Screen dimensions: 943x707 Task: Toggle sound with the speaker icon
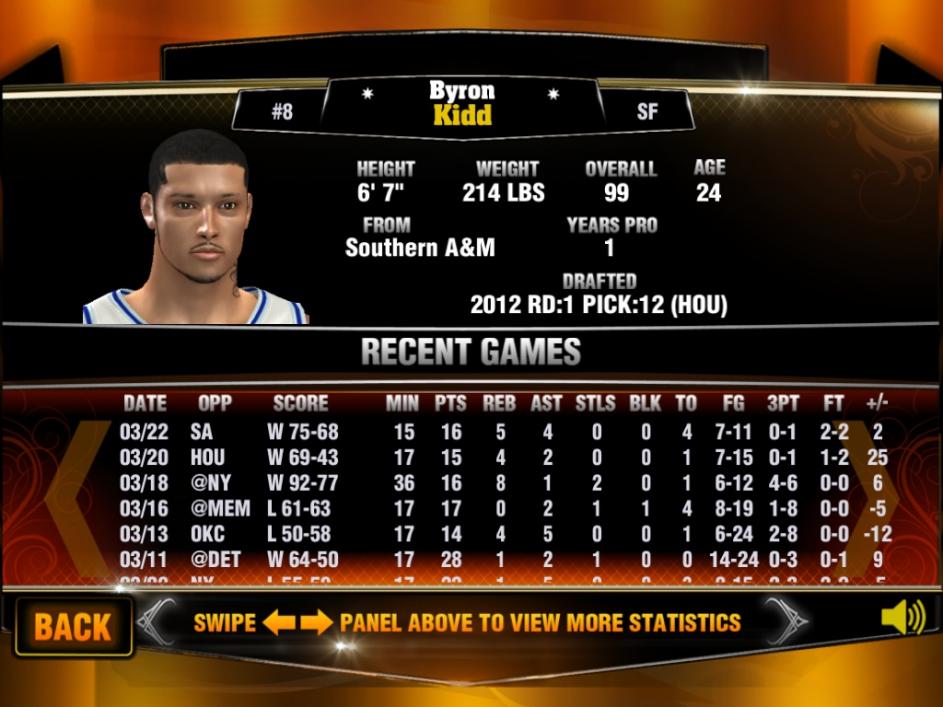(x=902, y=619)
